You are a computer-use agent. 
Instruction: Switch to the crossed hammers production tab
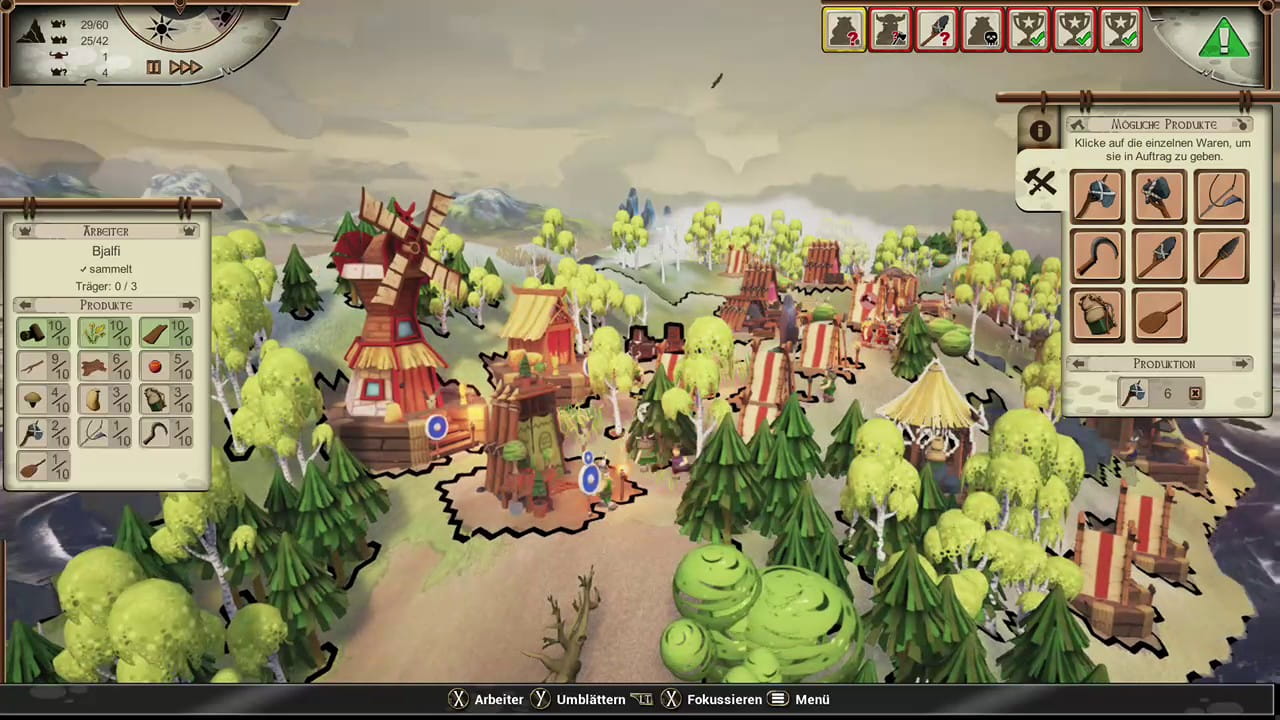click(1040, 182)
